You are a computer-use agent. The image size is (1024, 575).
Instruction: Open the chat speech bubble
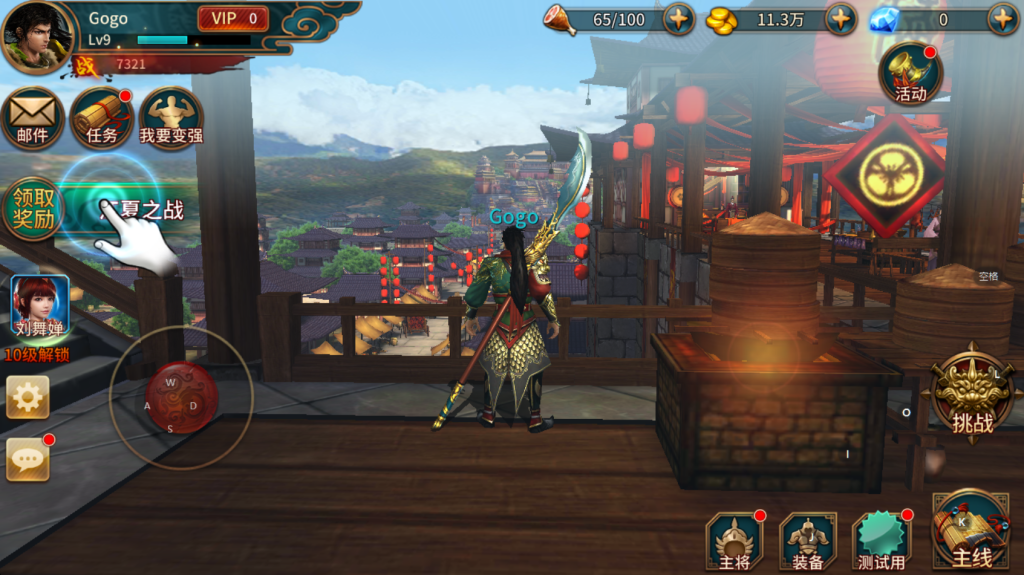28,459
